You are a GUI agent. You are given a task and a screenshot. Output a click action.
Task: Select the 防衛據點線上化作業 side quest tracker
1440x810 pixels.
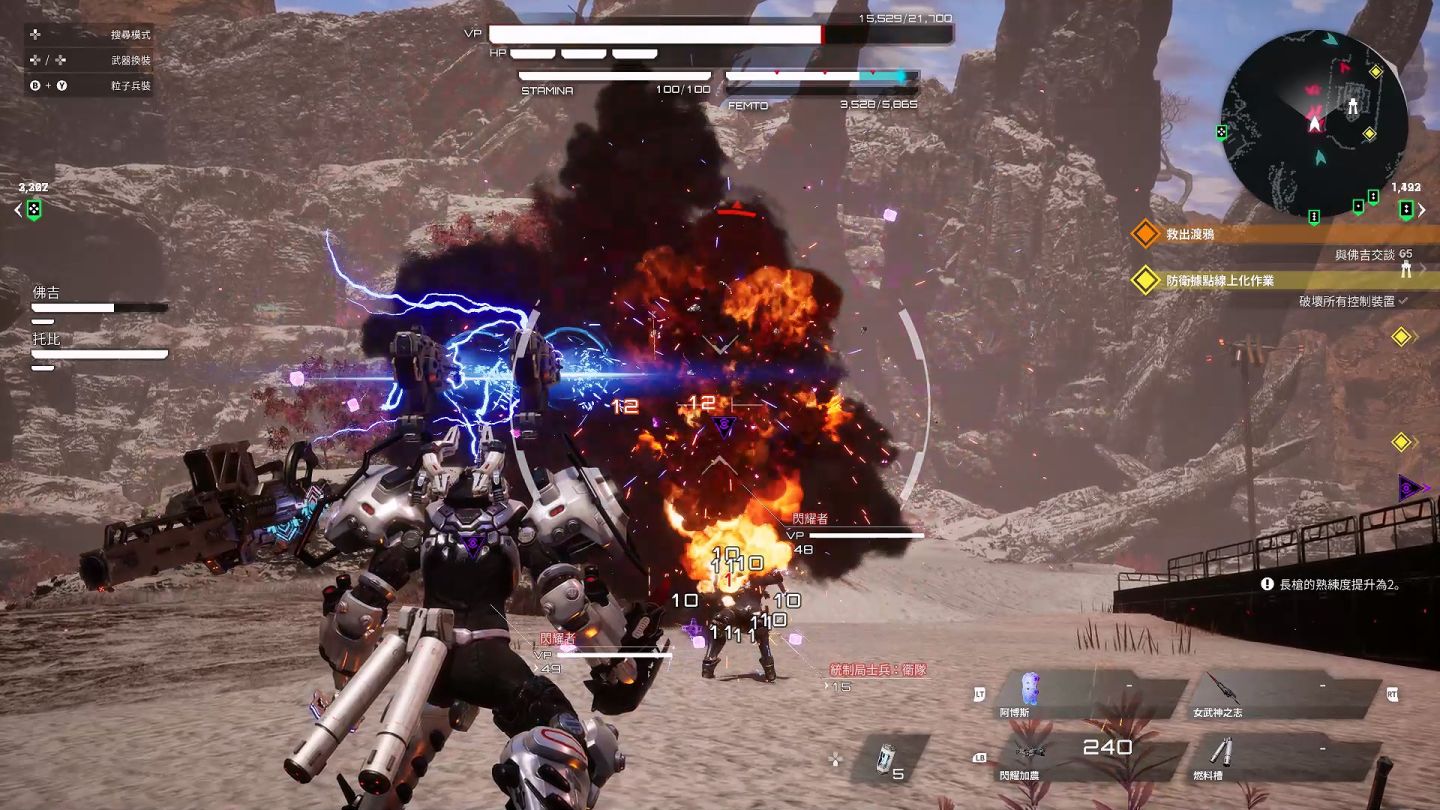pos(1270,281)
